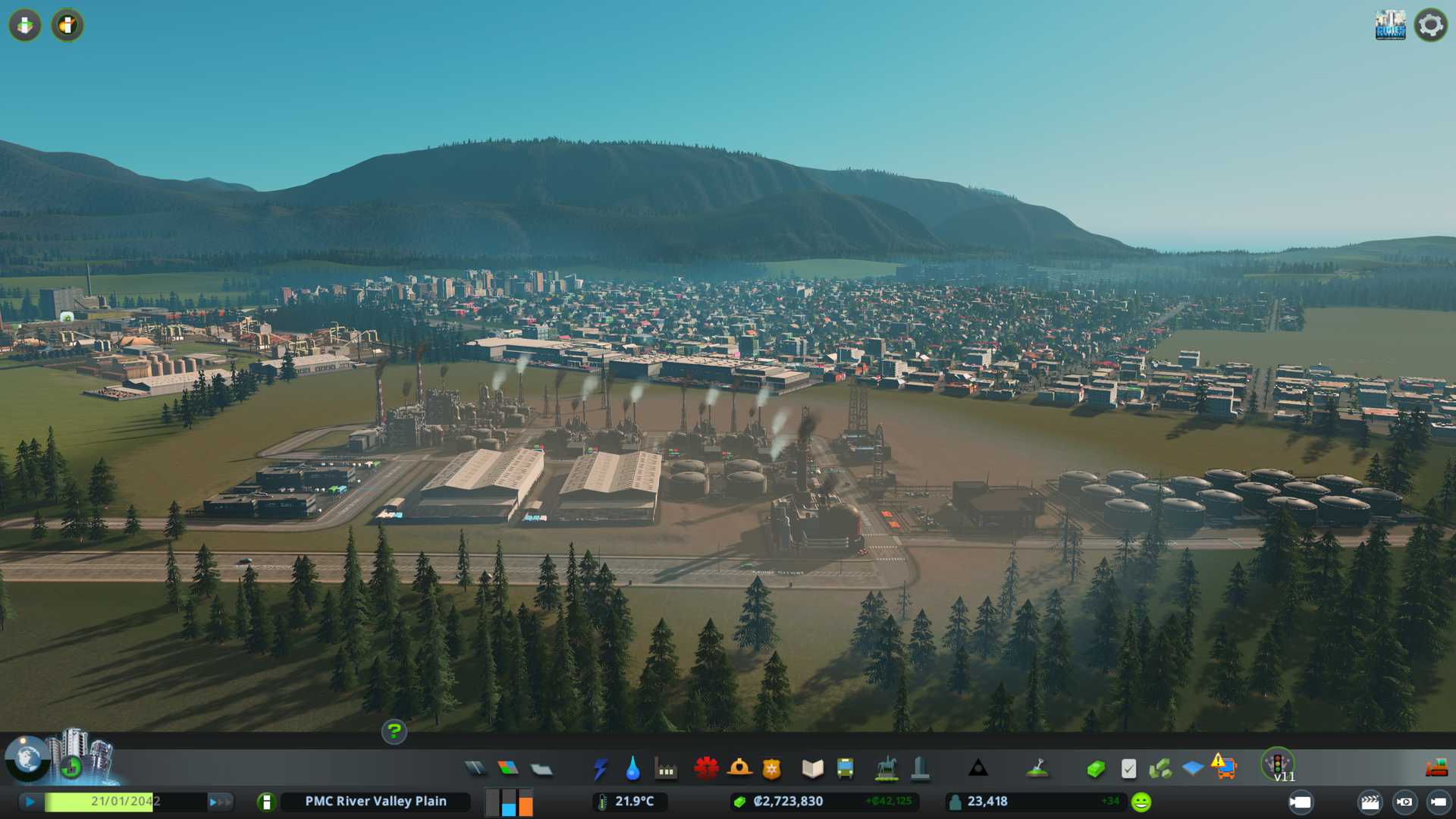The width and height of the screenshot is (1456, 819).
Task: Open the Districts tool
Action: tap(541, 769)
